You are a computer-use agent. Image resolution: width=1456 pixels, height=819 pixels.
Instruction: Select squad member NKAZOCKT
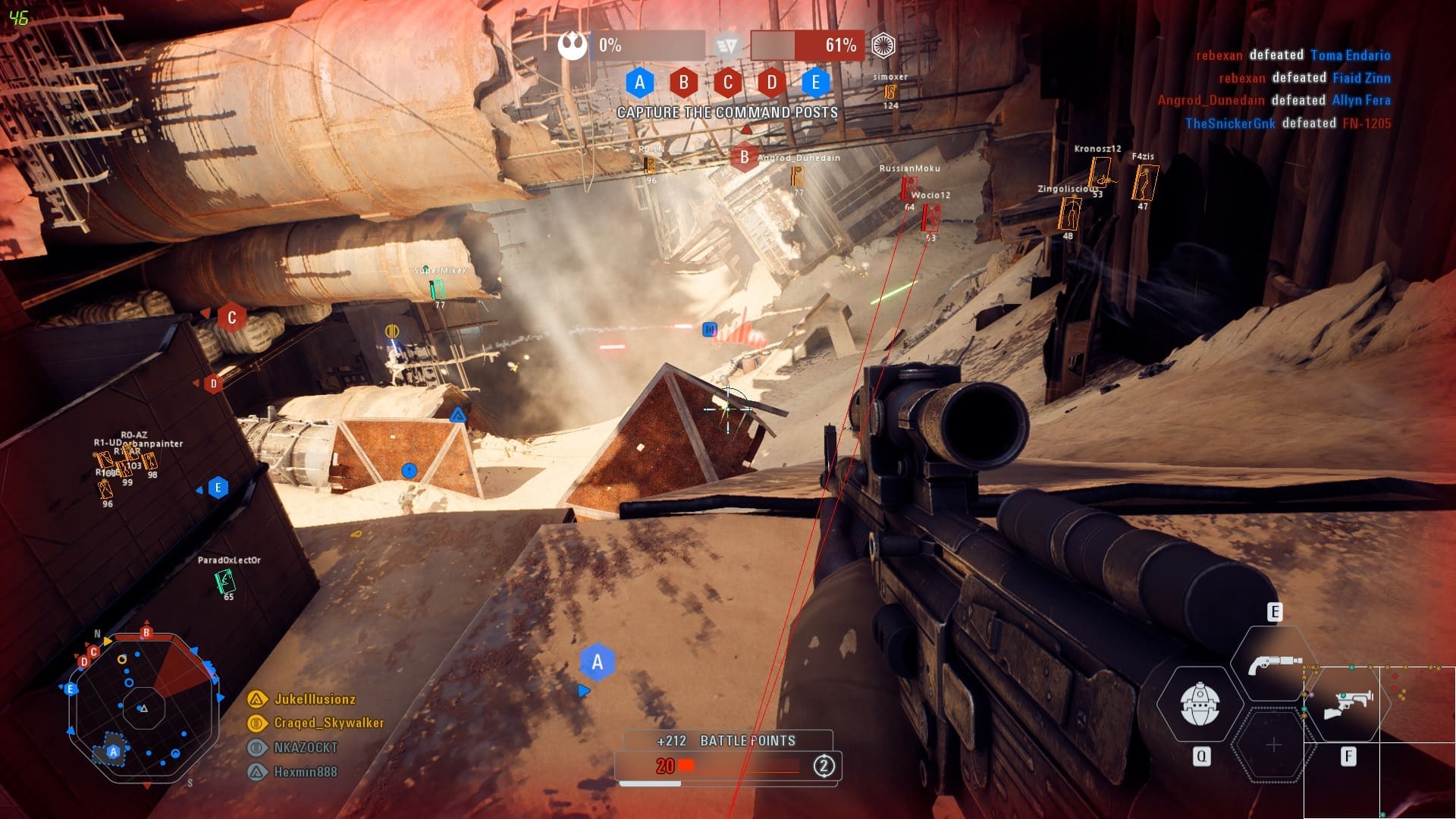coord(305,748)
